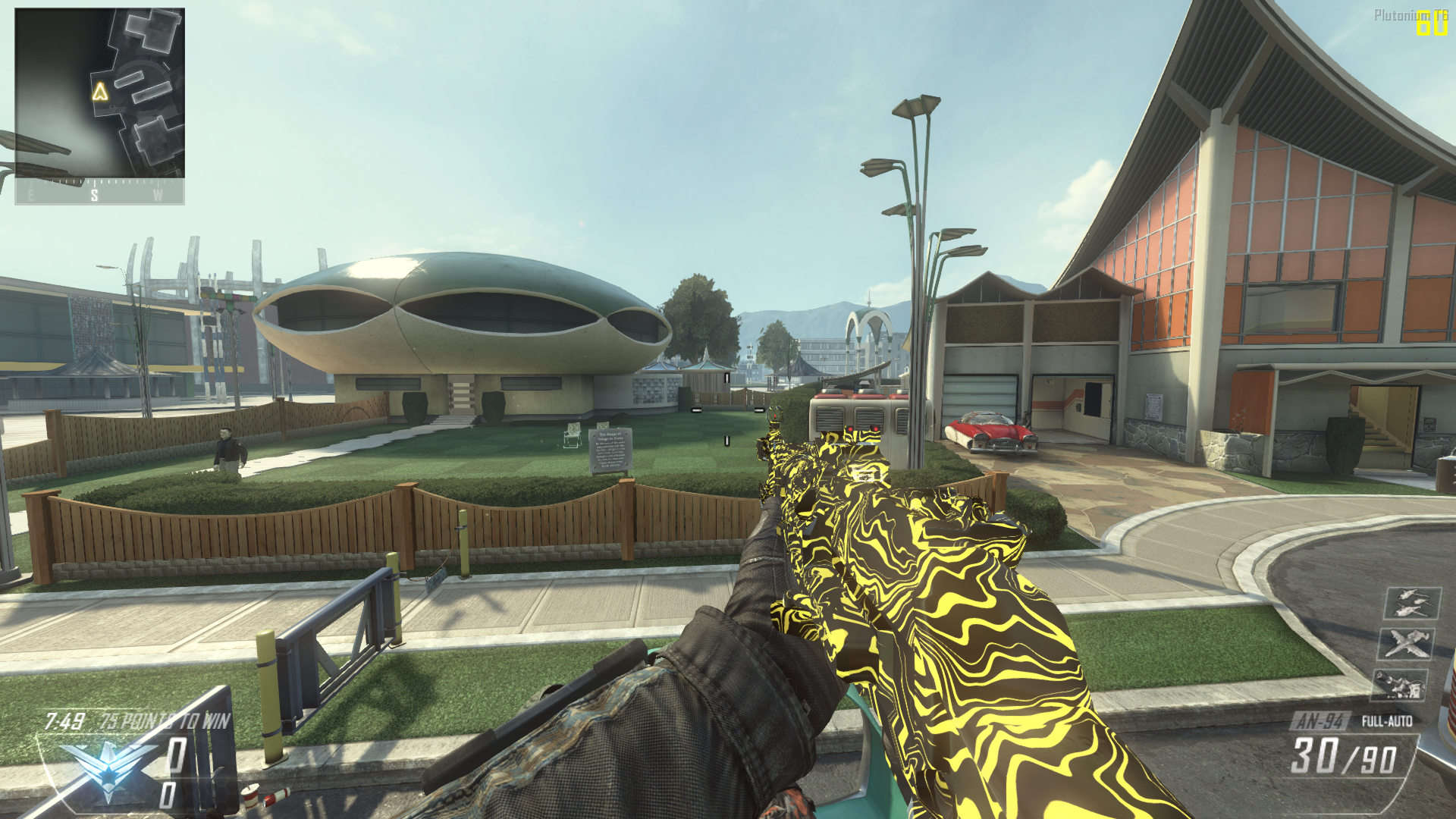Select the AN-94 weapon name label
This screenshot has height=819, width=1456.
pyautogui.click(x=1320, y=720)
